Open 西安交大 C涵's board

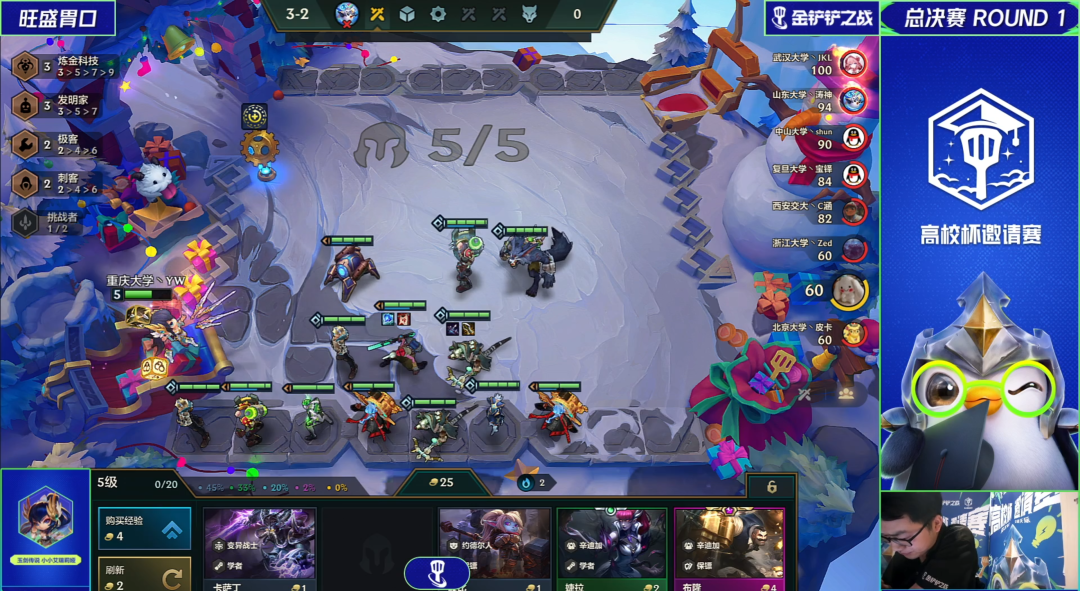[x=852, y=211]
